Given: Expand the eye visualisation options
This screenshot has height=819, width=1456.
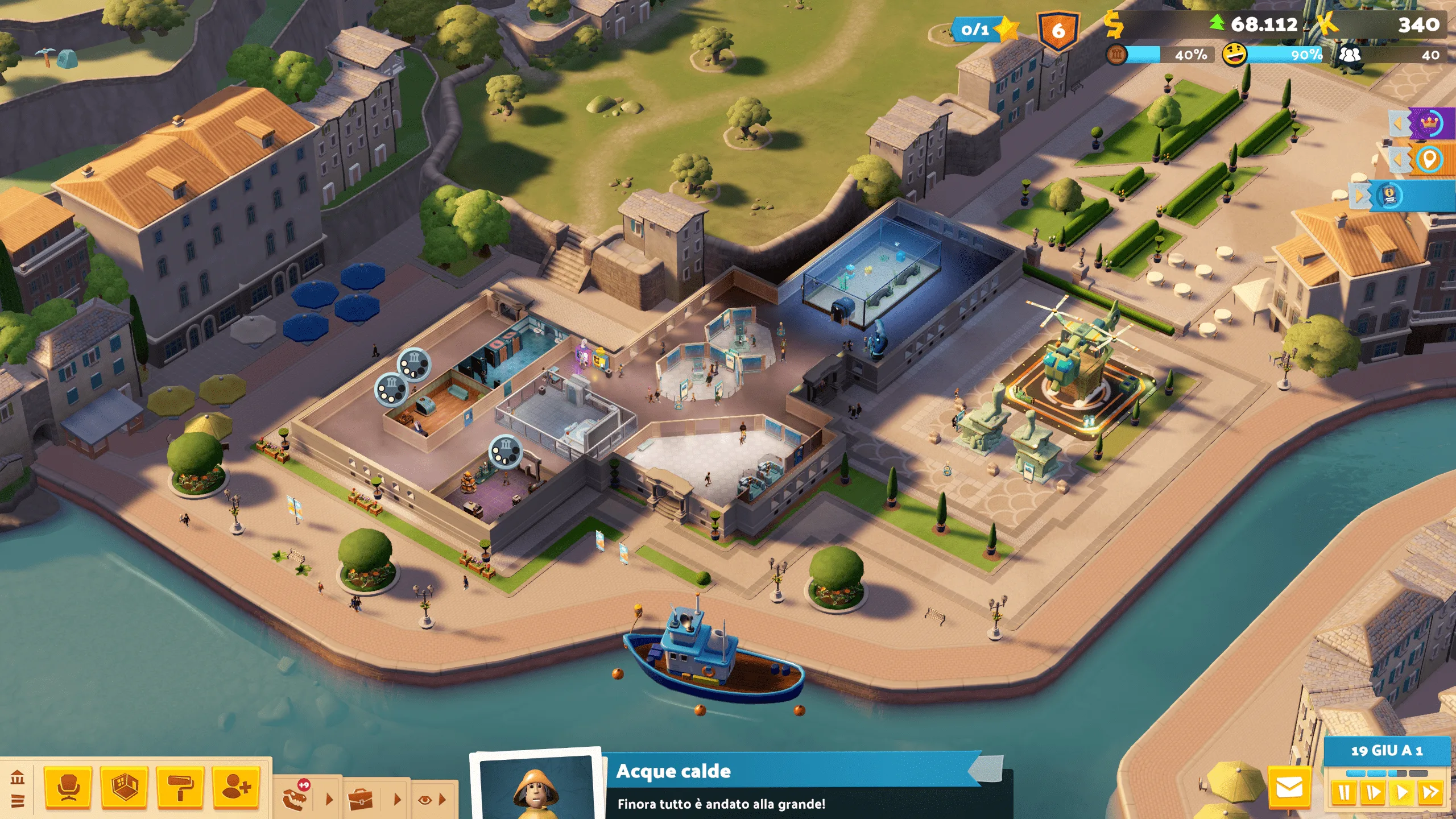Looking at the screenshot, I should pyautogui.click(x=431, y=800).
